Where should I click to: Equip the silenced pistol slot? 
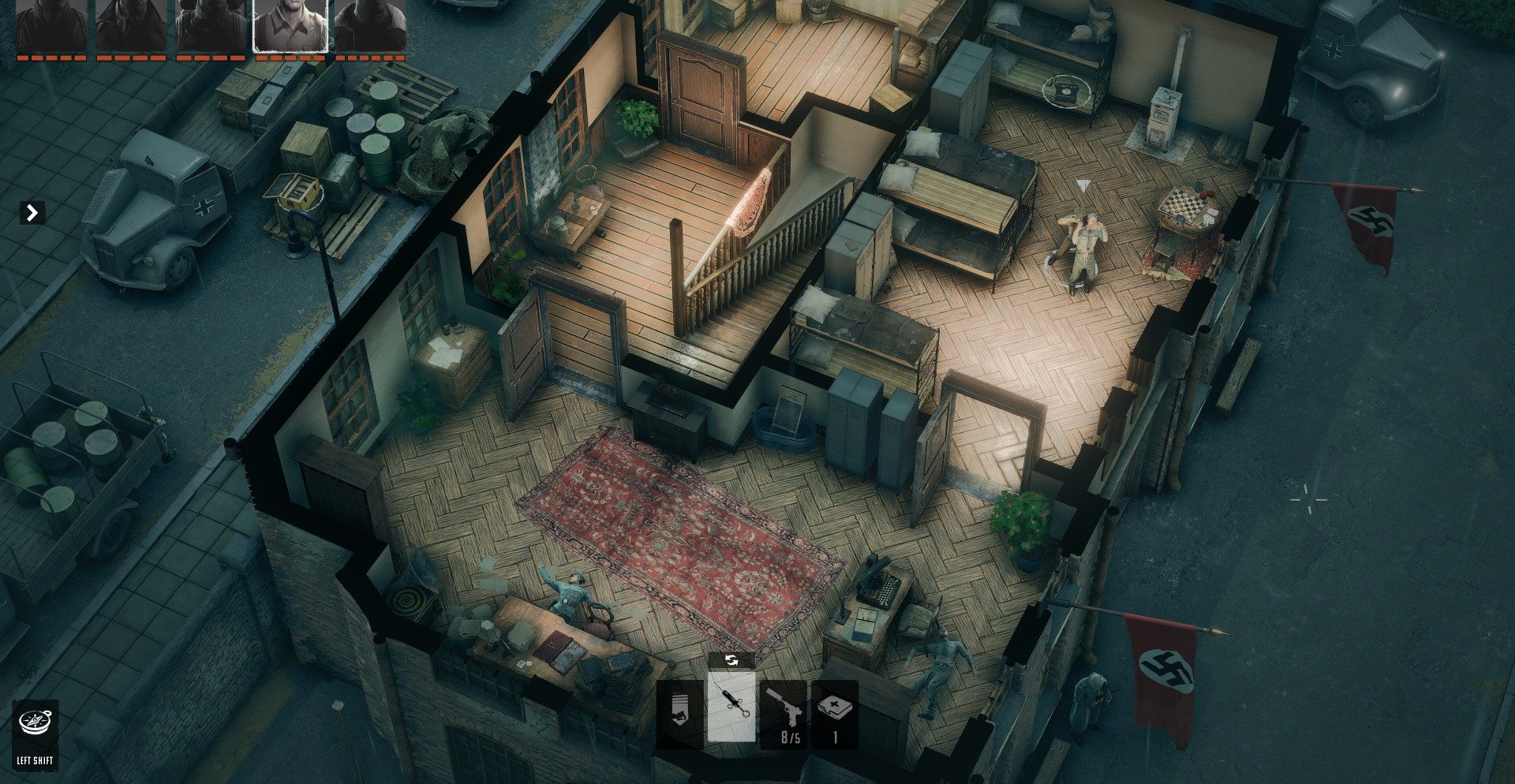[784, 714]
